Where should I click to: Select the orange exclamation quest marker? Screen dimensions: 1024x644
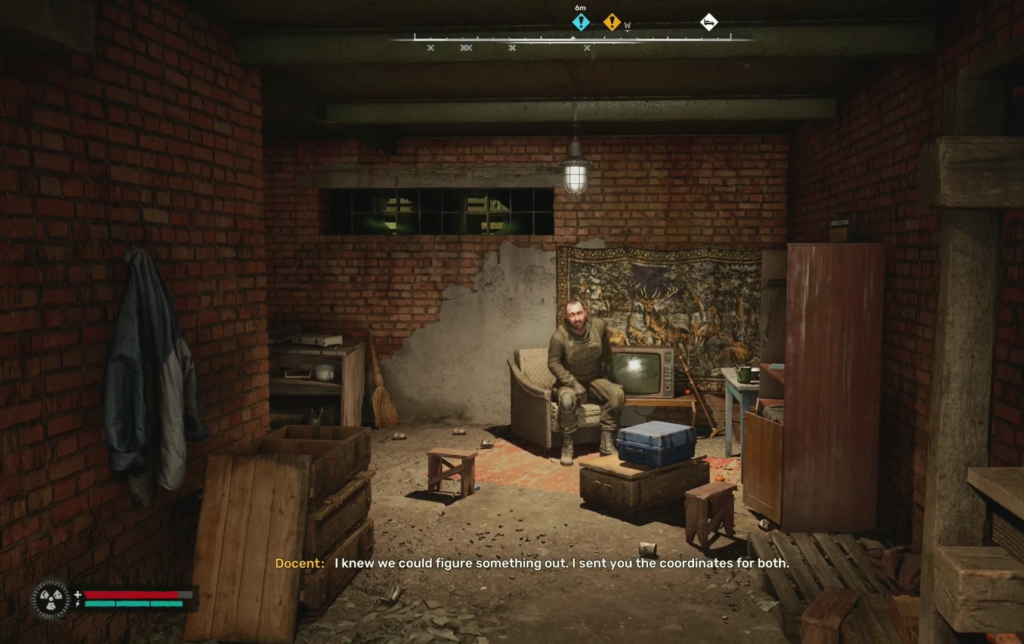pyautogui.click(x=611, y=21)
